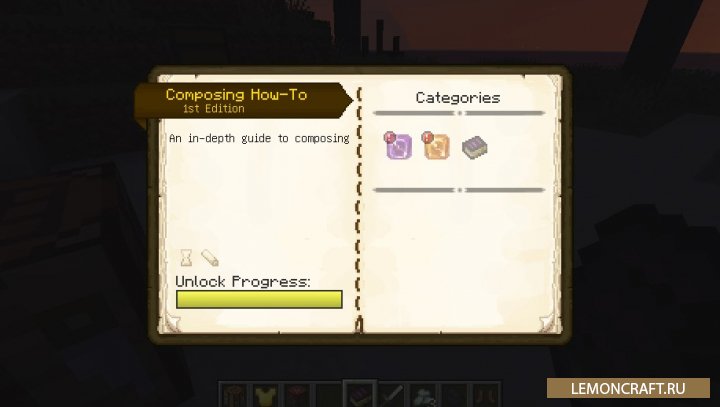Click the hourglass icon above Unlock Progress
Image resolution: width=720 pixels, height=407 pixels.
(186, 257)
